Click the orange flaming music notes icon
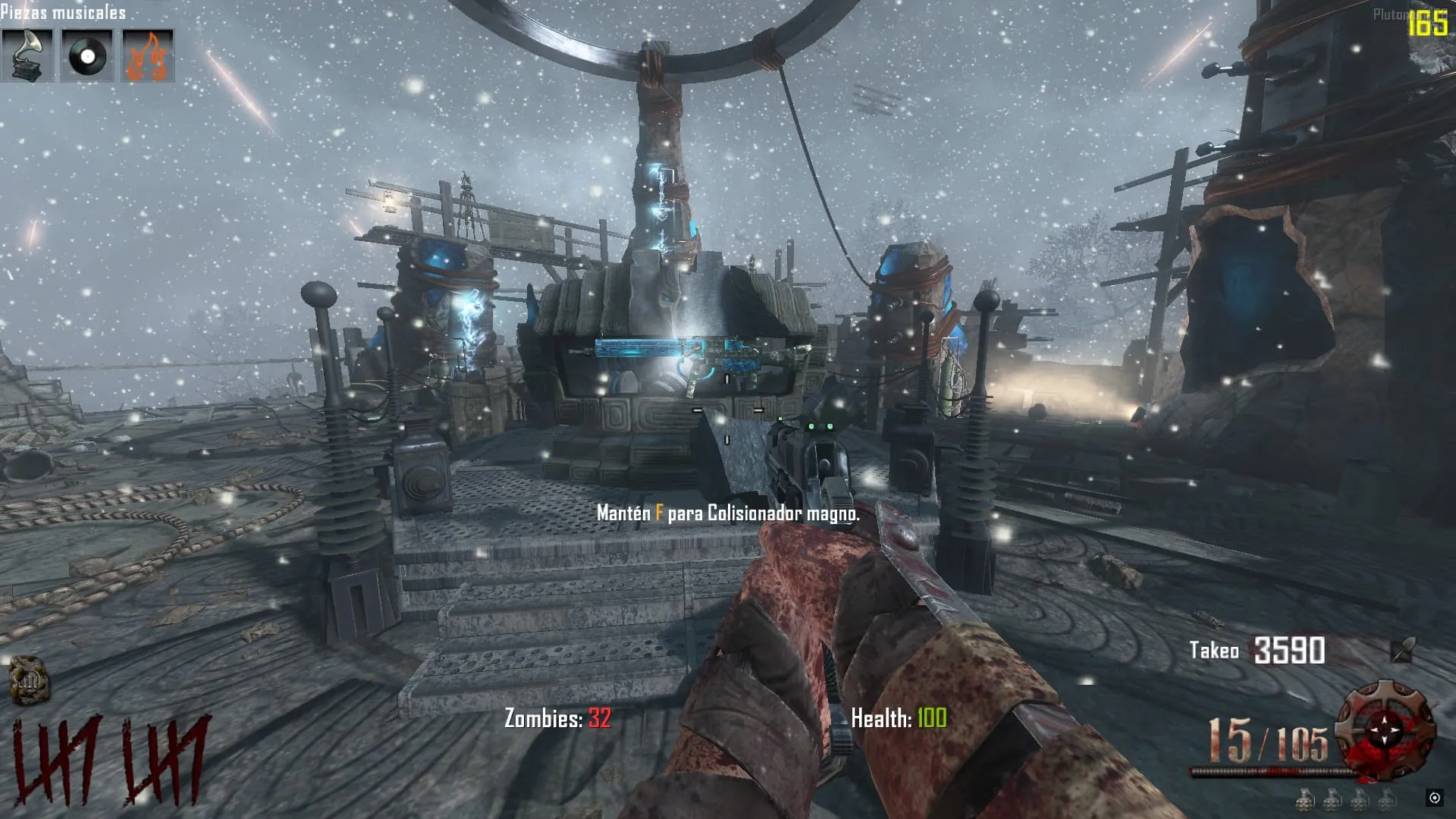The width and height of the screenshot is (1456, 819). coord(148,55)
